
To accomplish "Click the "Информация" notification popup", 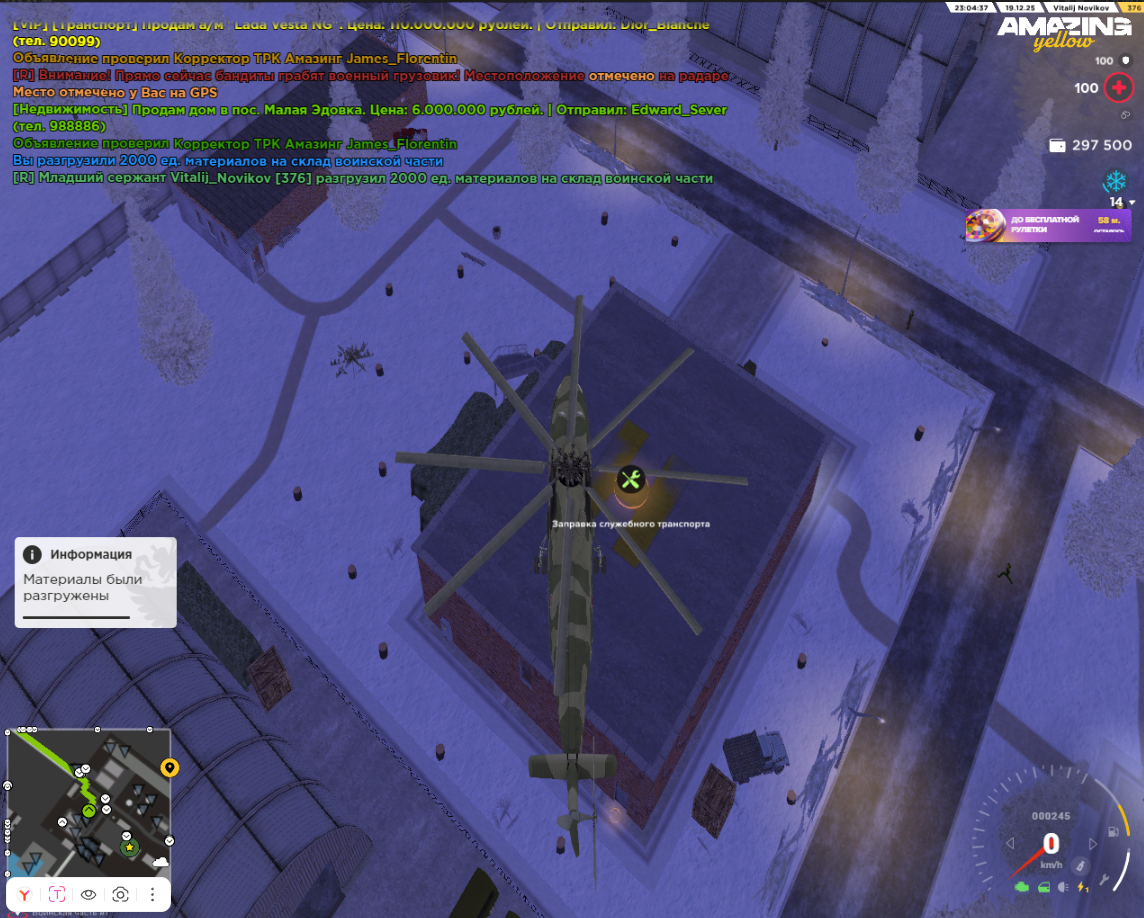I will click(x=95, y=582).
